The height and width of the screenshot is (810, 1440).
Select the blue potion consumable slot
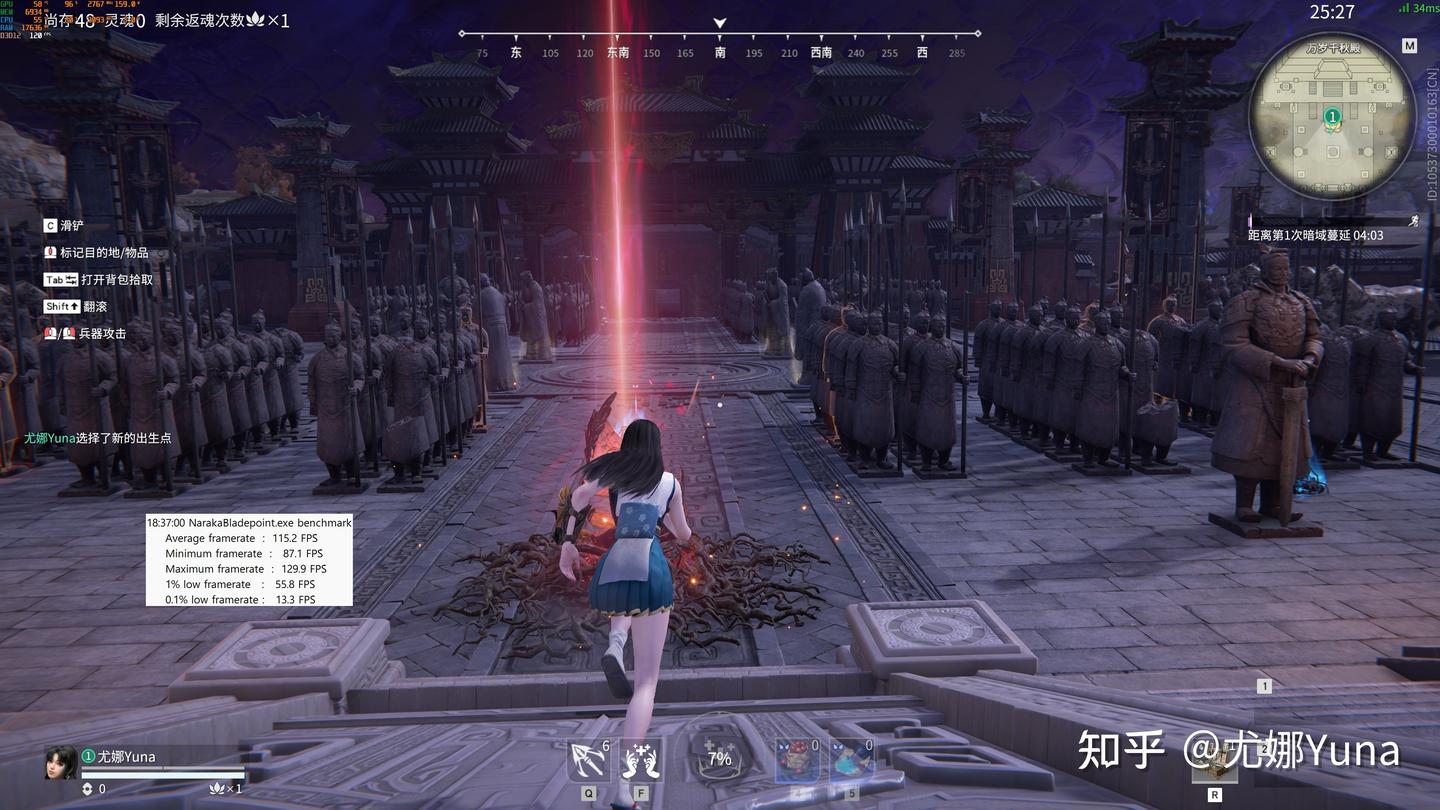tap(851, 760)
